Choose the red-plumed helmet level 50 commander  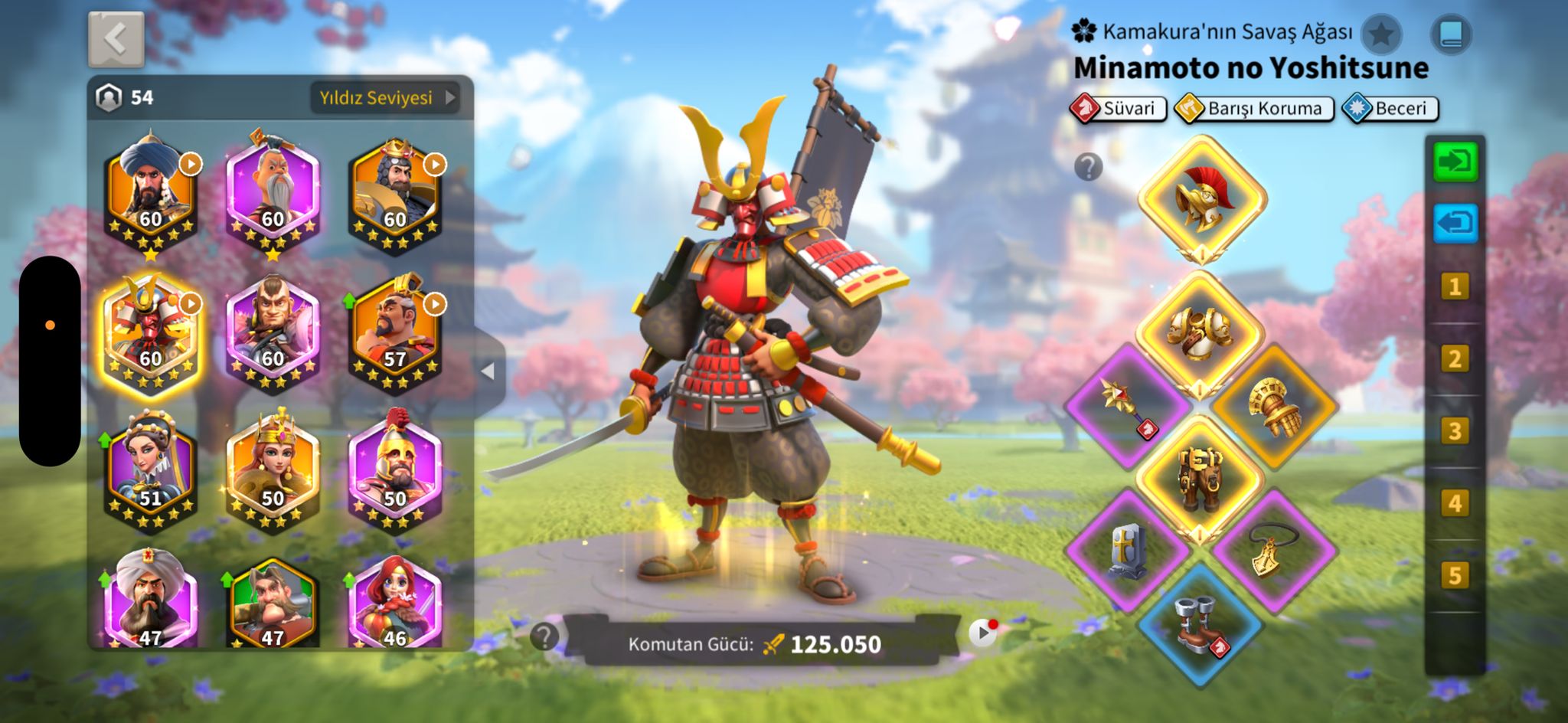[395, 470]
